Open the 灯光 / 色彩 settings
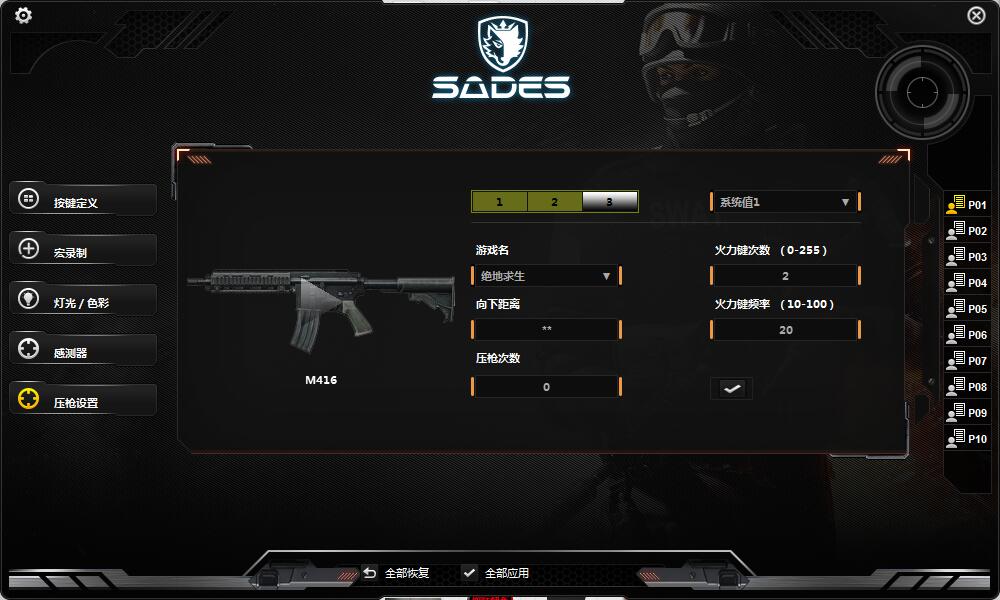 pyautogui.click(x=83, y=301)
